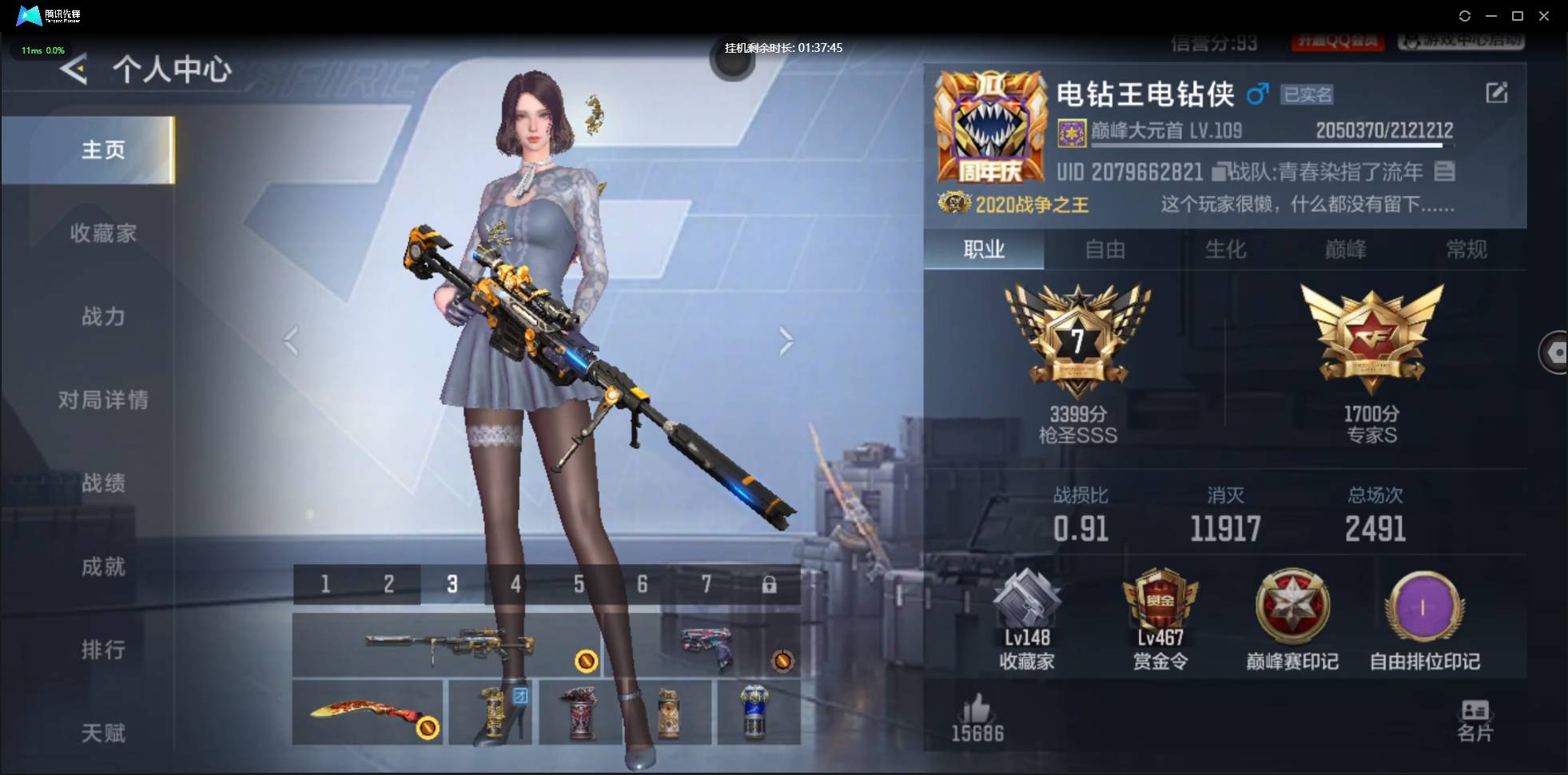This screenshot has height=775, width=1568.
Task: Open the 开通QQ会员 button
Action: (1338, 42)
